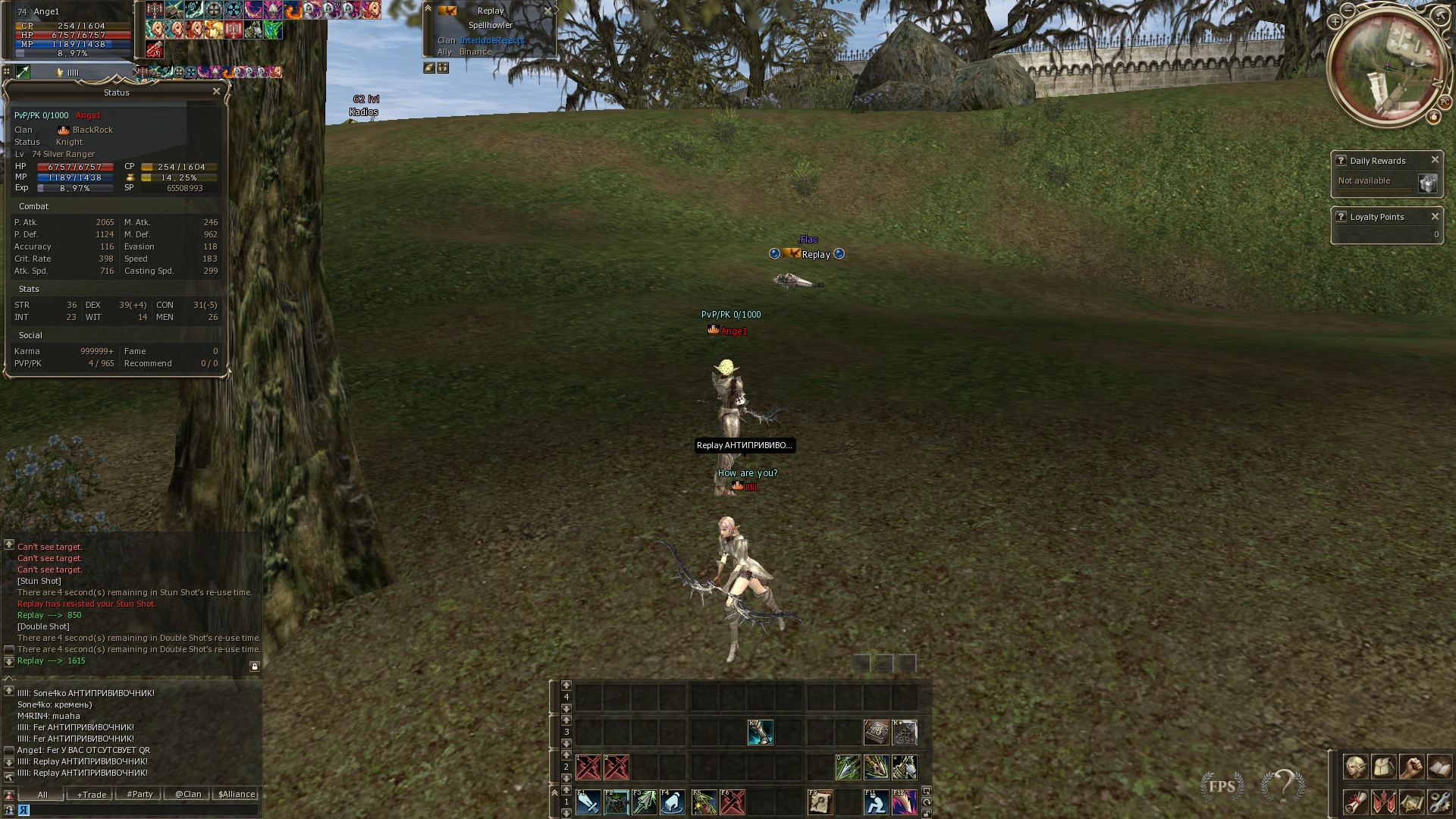Activate the F1 sword attack action
This screenshot has width=1456, height=819.
point(588,802)
